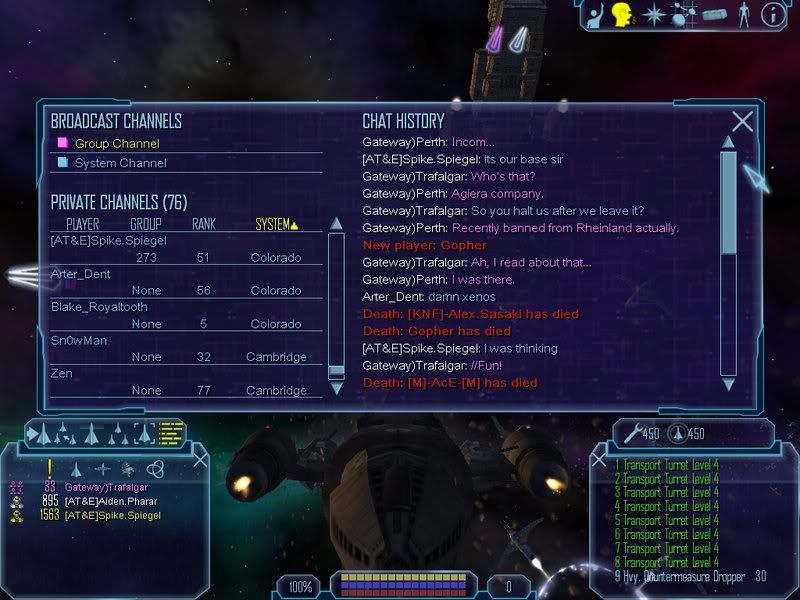Open the yellow talking-head chat icon

pyautogui.click(x=623, y=14)
